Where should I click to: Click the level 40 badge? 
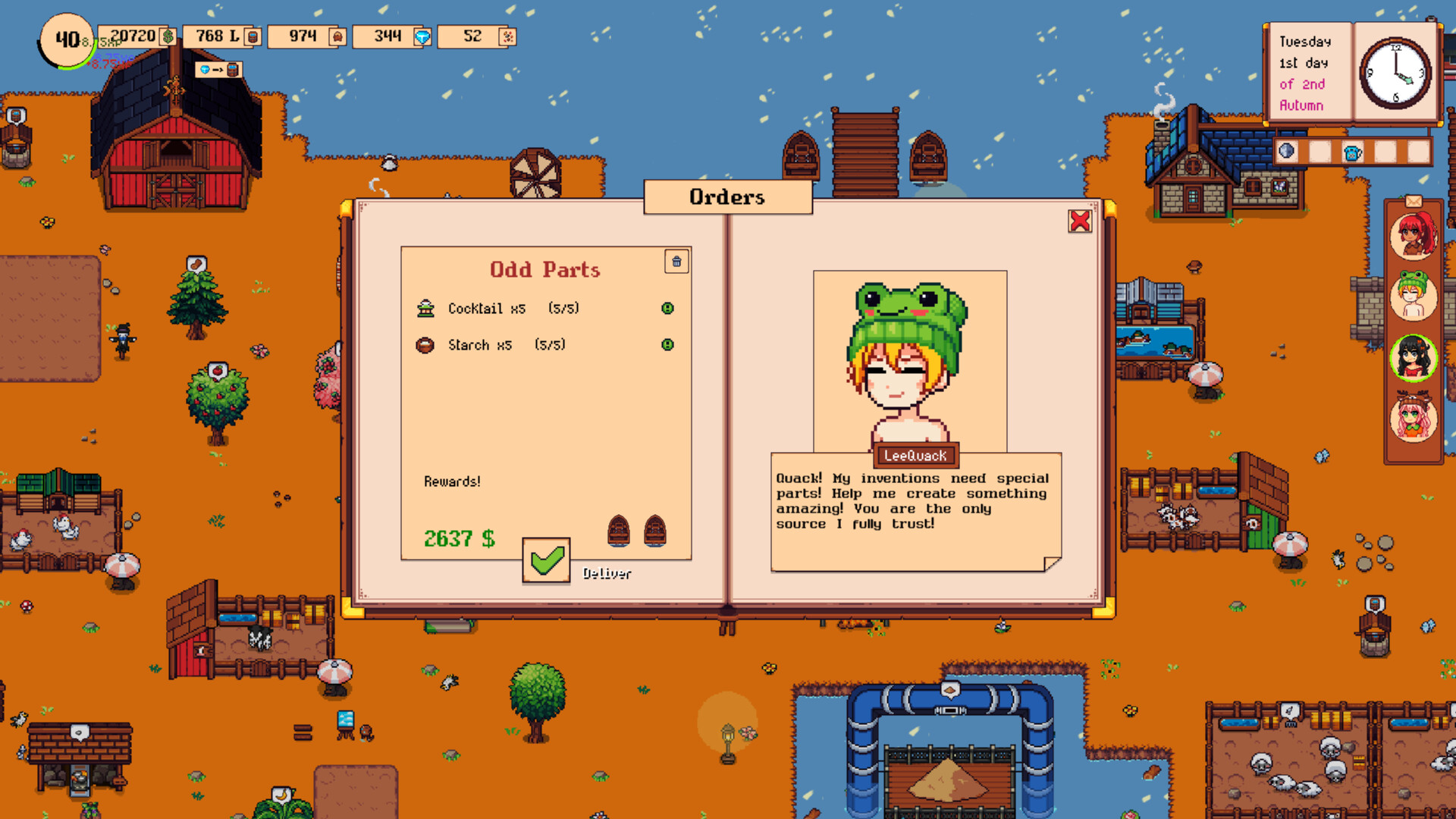67,40
